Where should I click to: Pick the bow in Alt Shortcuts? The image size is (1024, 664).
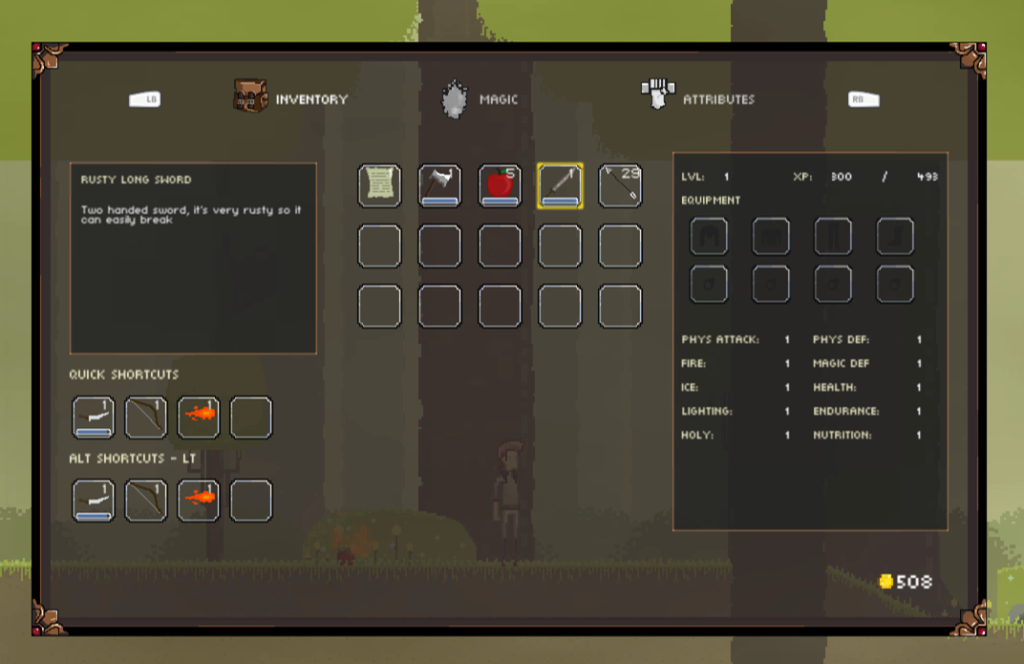point(145,501)
